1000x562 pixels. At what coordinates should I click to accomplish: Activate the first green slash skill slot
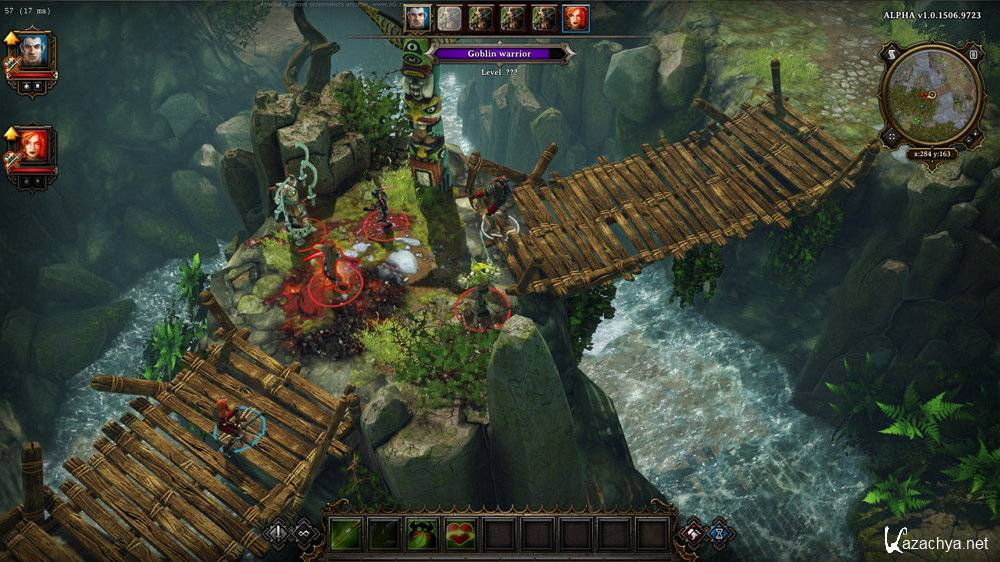click(x=346, y=535)
